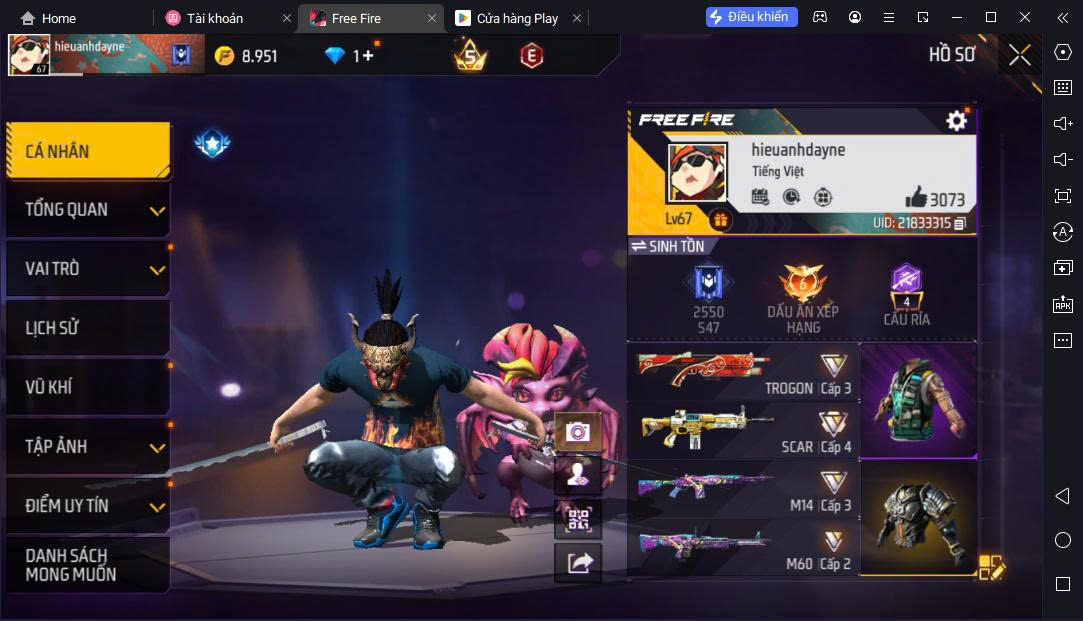Open DANH SÁCH MONG MUỐN wishlist

88,565
